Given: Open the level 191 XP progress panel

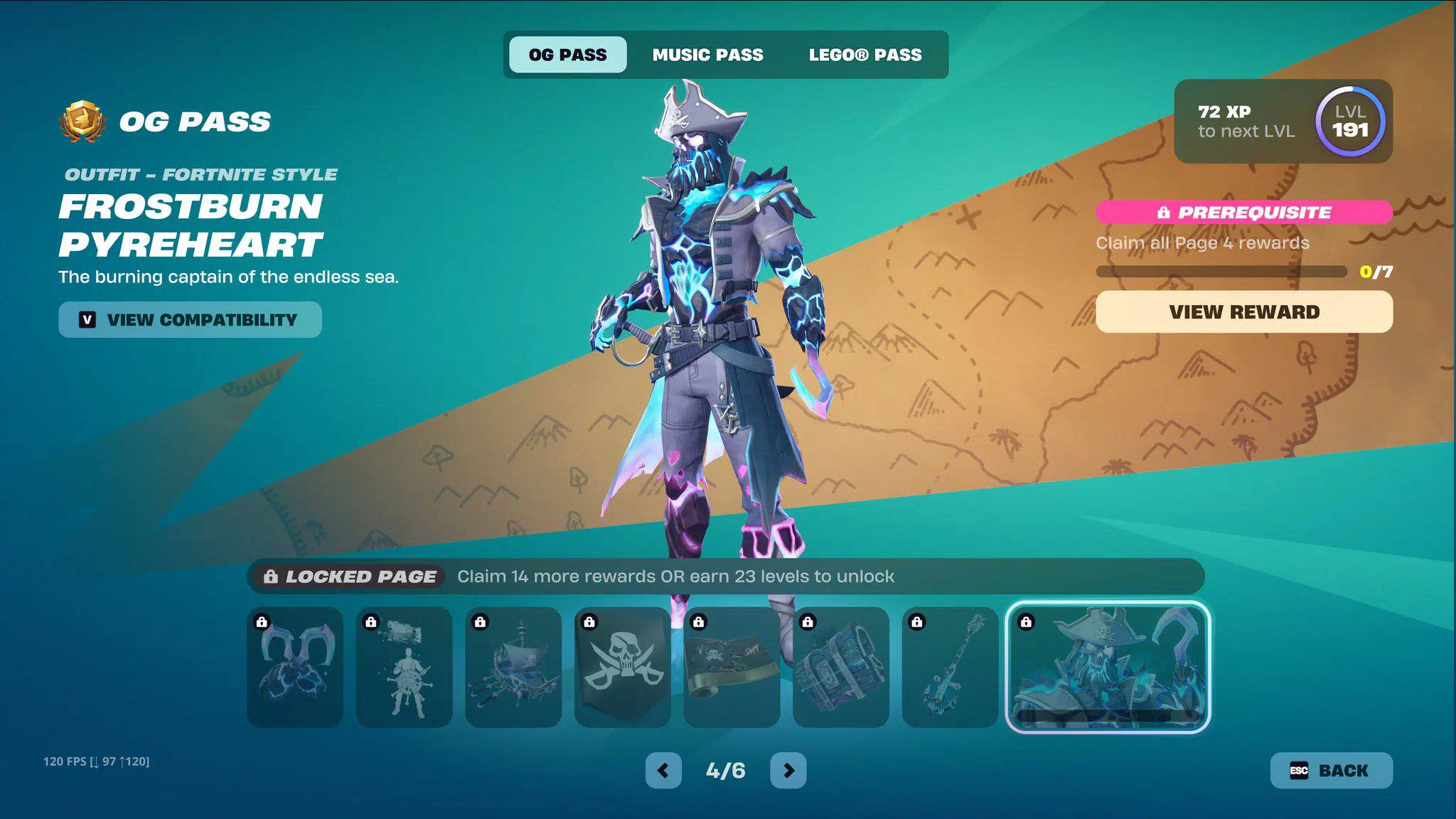Looking at the screenshot, I should tap(1283, 122).
